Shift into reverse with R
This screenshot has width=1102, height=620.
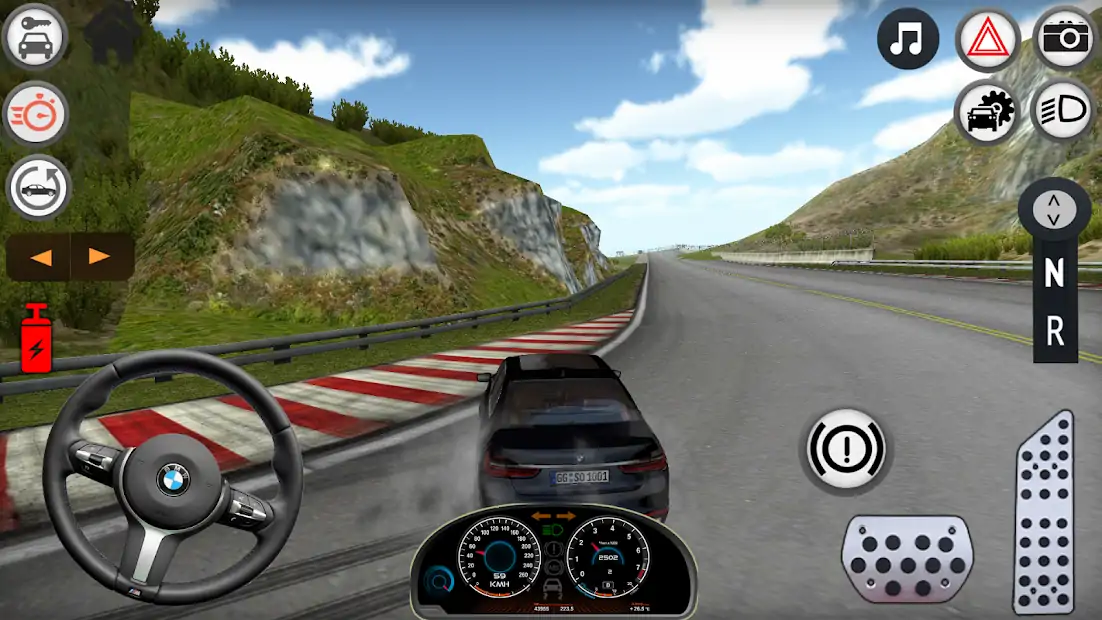[x=1054, y=333]
